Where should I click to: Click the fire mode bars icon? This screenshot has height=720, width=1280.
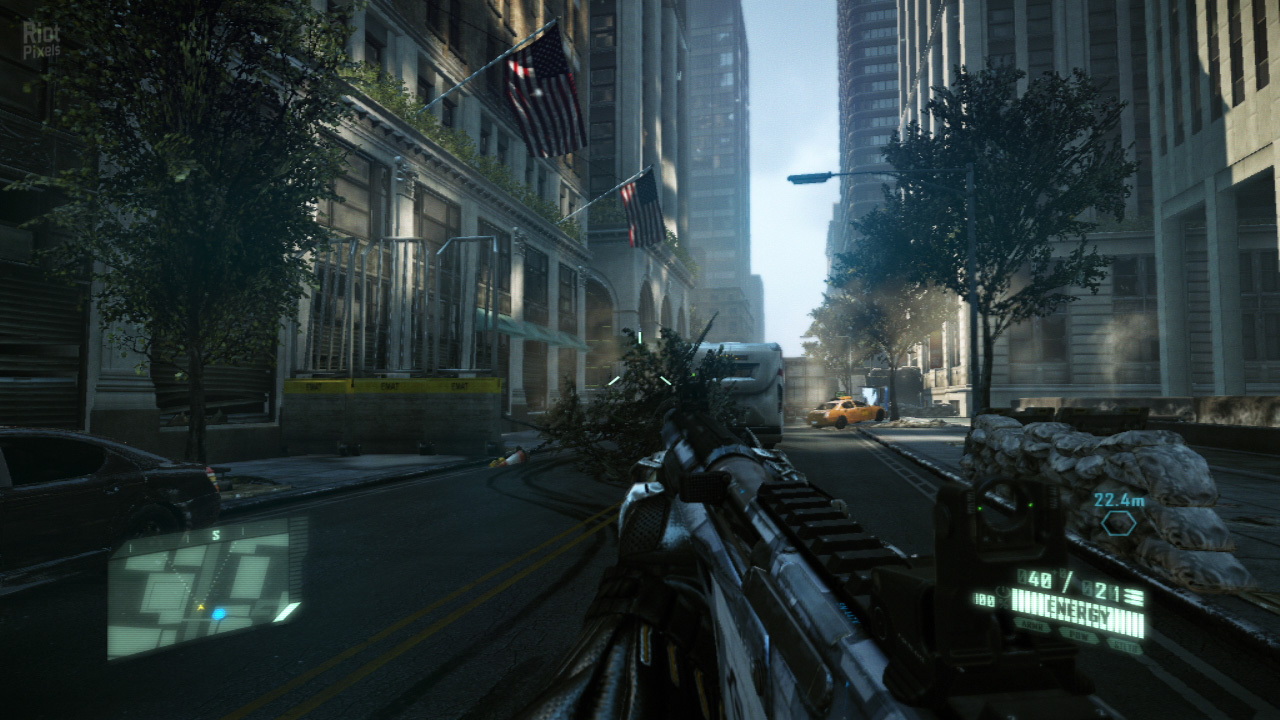pyautogui.click(x=1133, y=597)
